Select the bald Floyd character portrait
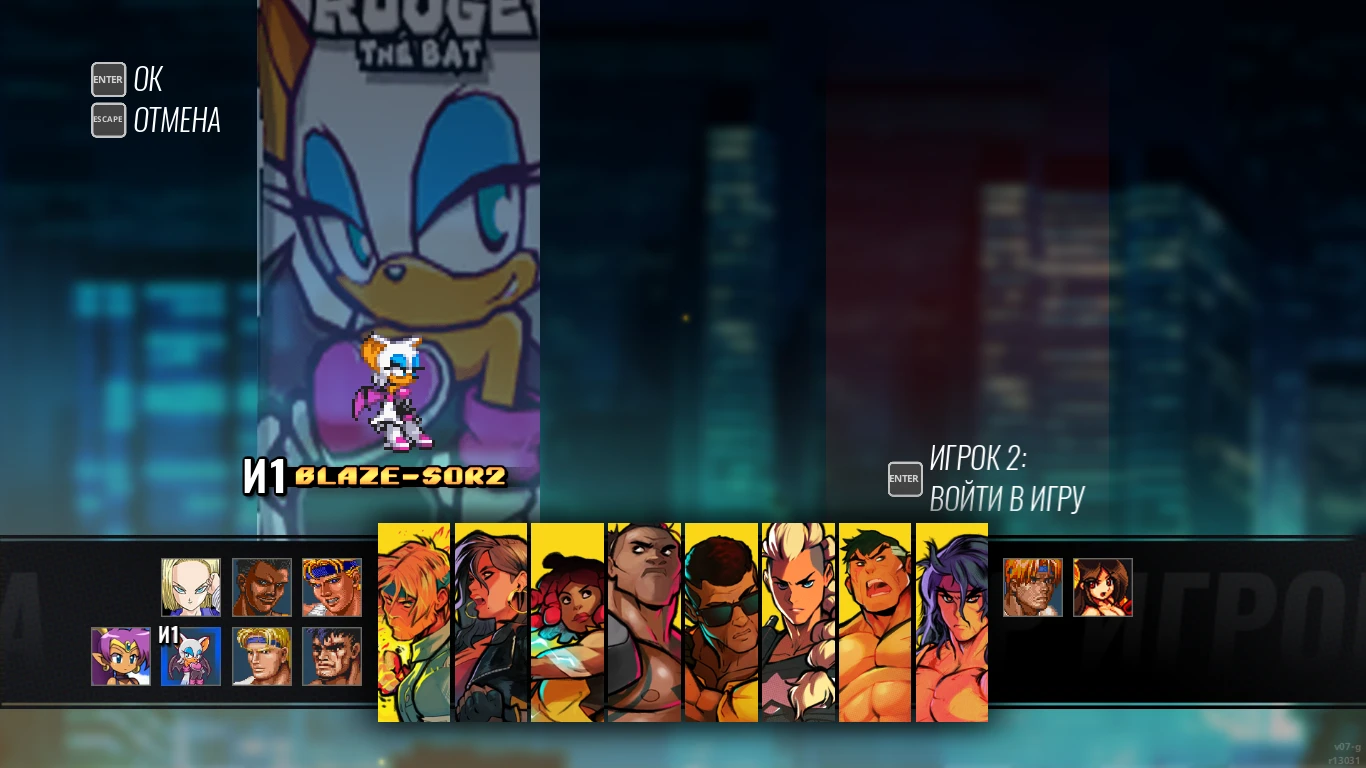This screenshot has height=768, width=1366. click(644, 620)
